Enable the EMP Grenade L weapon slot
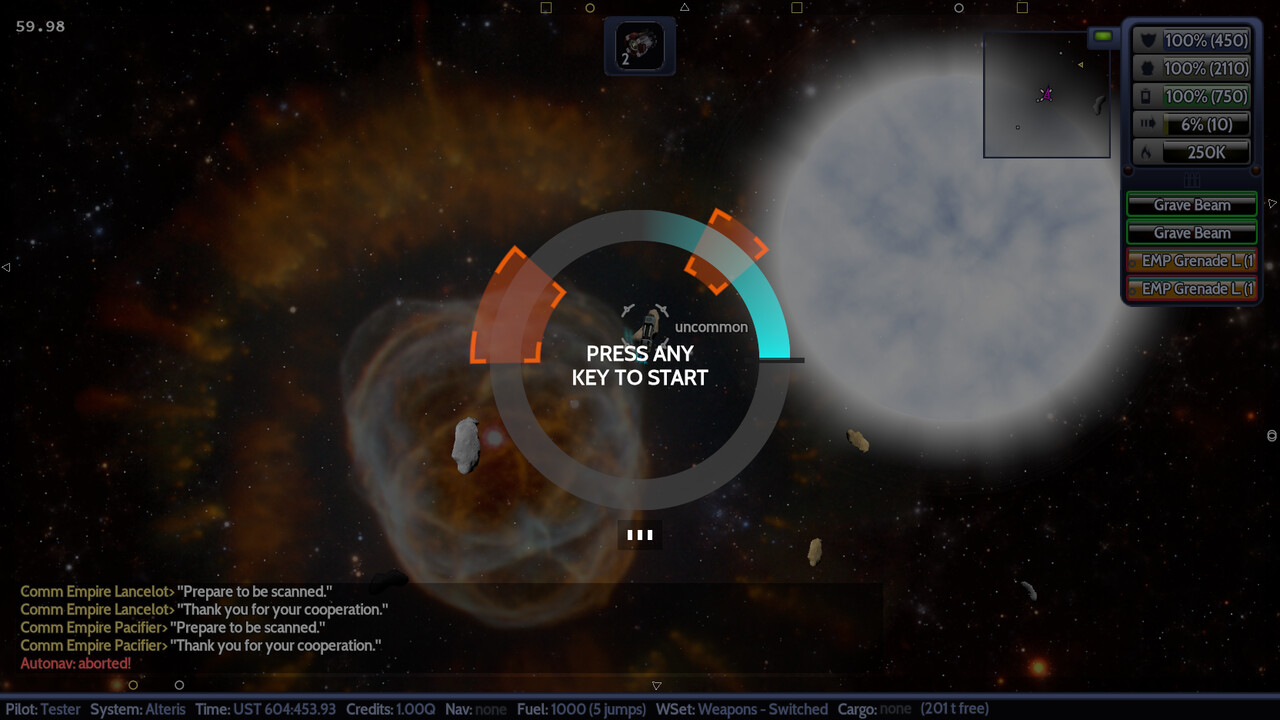 tap(1191, 261)
